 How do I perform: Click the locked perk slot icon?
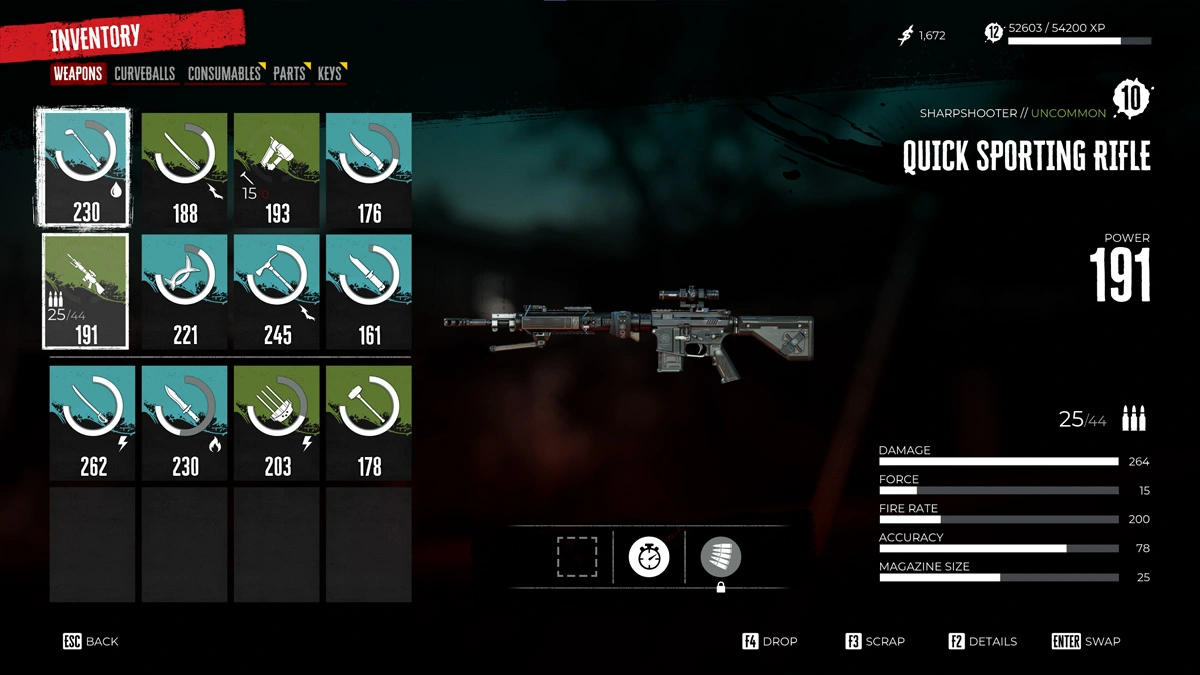pos(720,557)
